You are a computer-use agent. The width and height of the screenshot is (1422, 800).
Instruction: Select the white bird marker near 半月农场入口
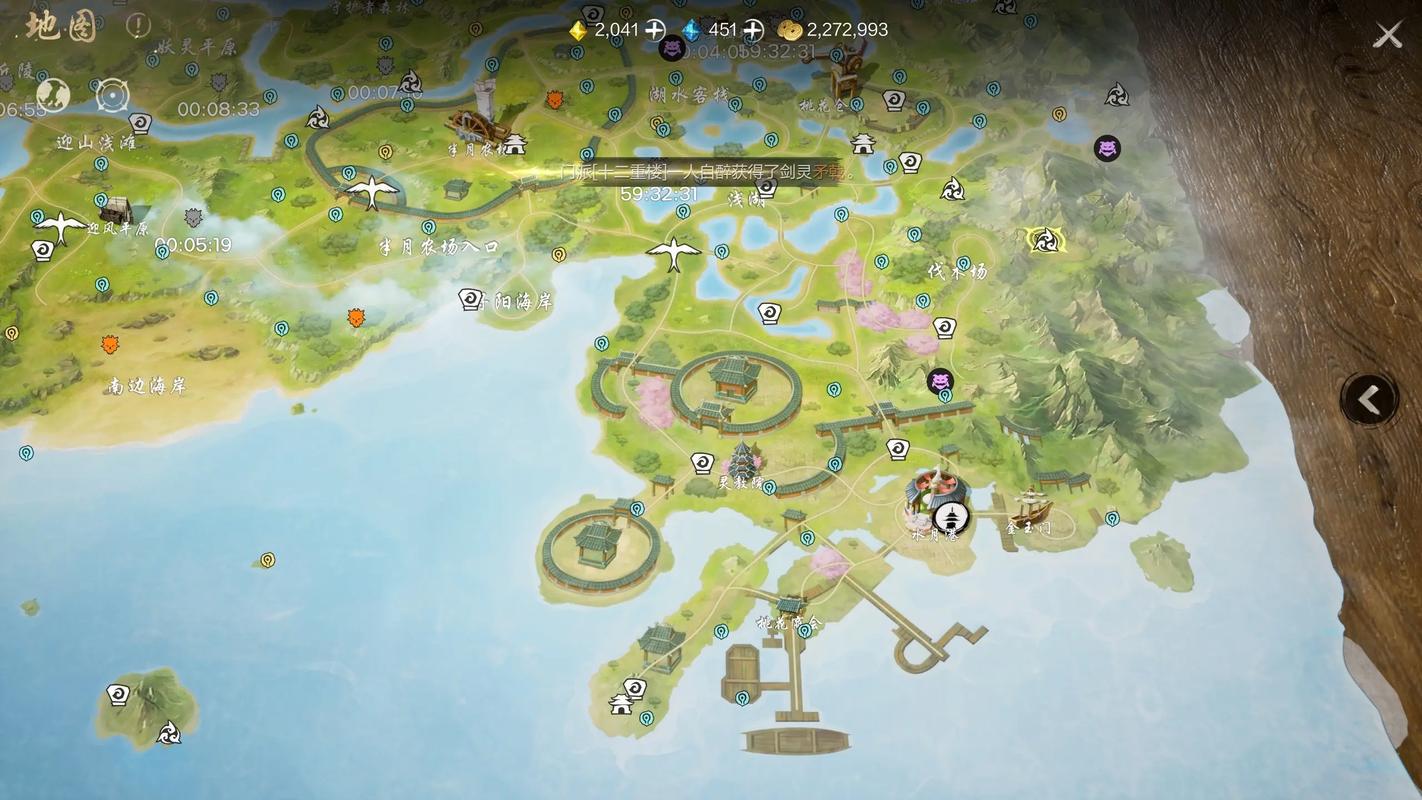371,189
